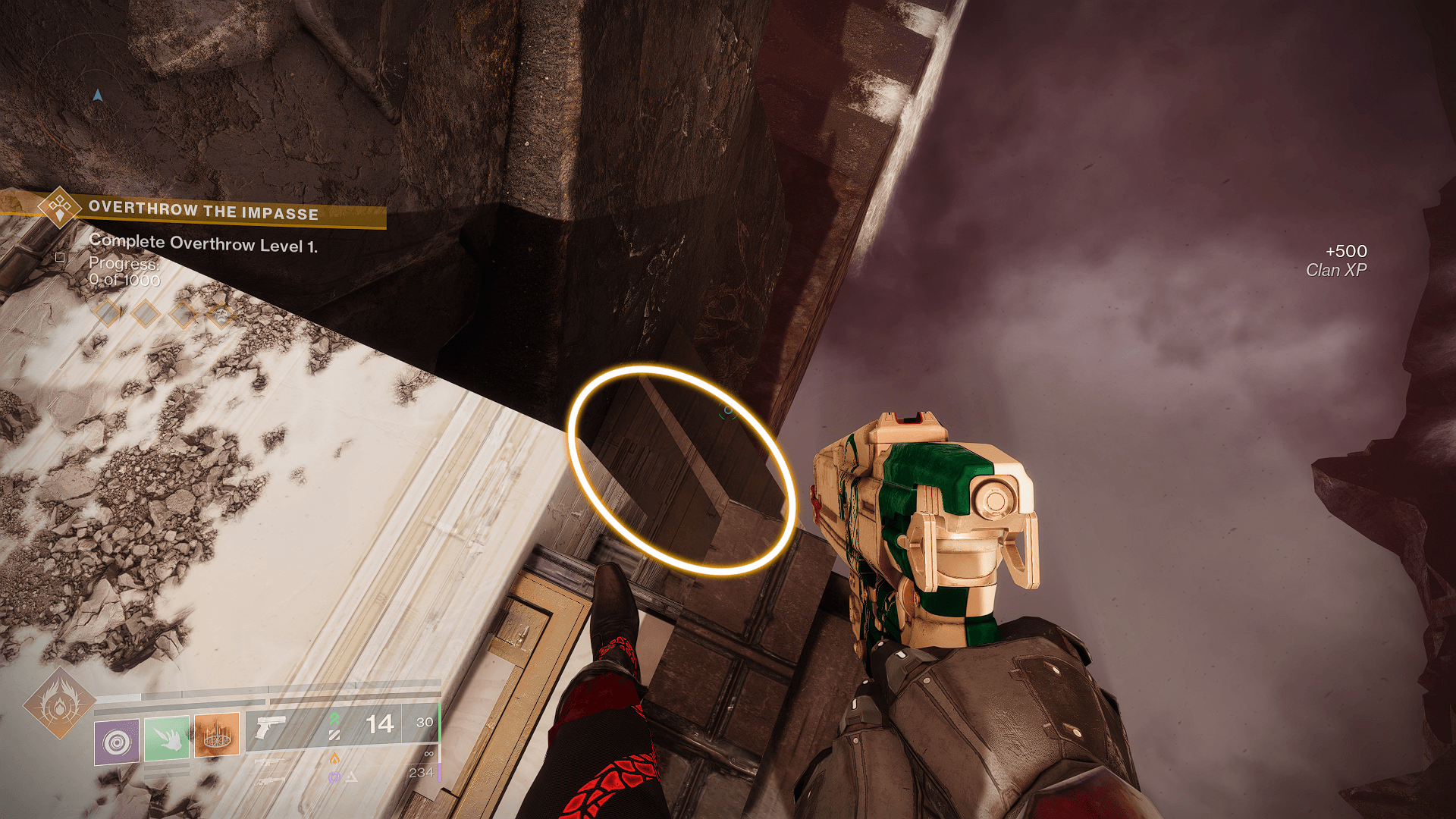Tick the Complete Overthrow Level 1 objective box
1456x819 pixels.
coord(60,257)
